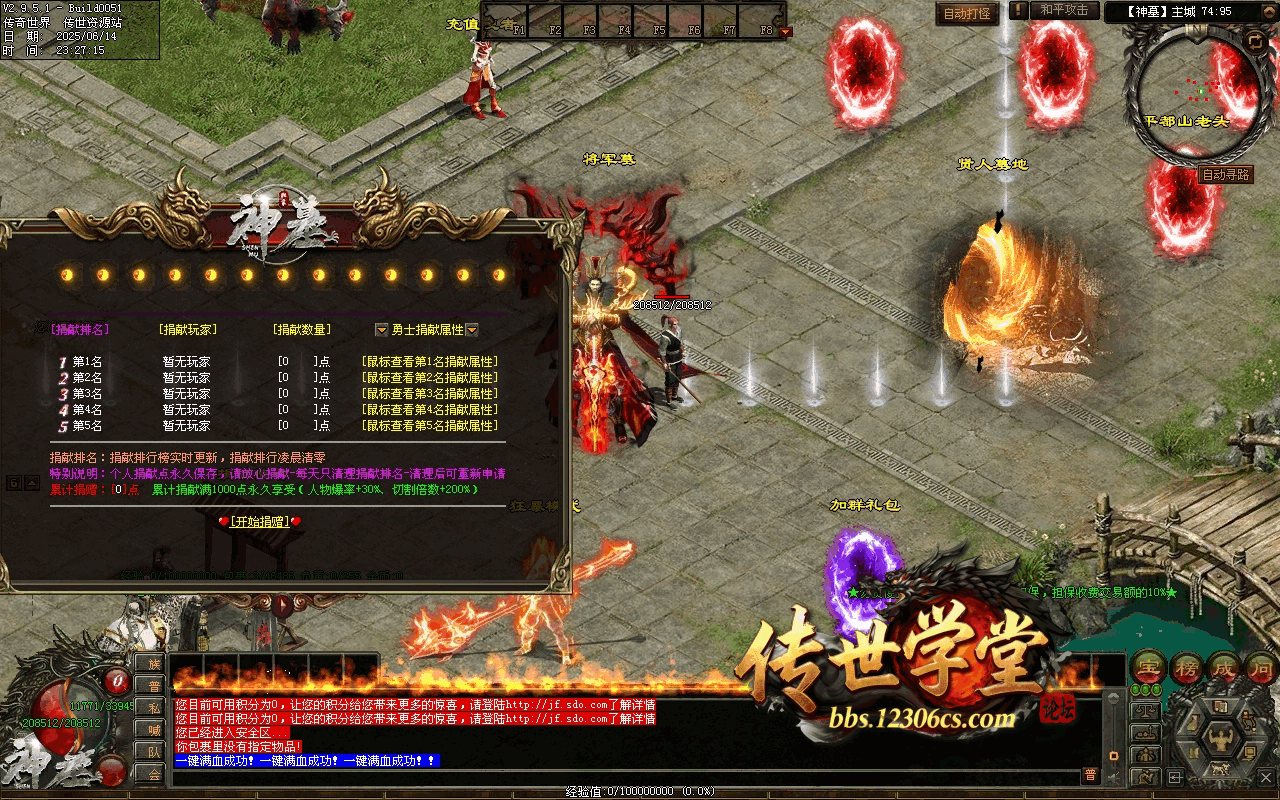Expand the hotkey bar's red arrow after F8
The height and width of the screenshot is (800, 1280).
coord(785,31)
